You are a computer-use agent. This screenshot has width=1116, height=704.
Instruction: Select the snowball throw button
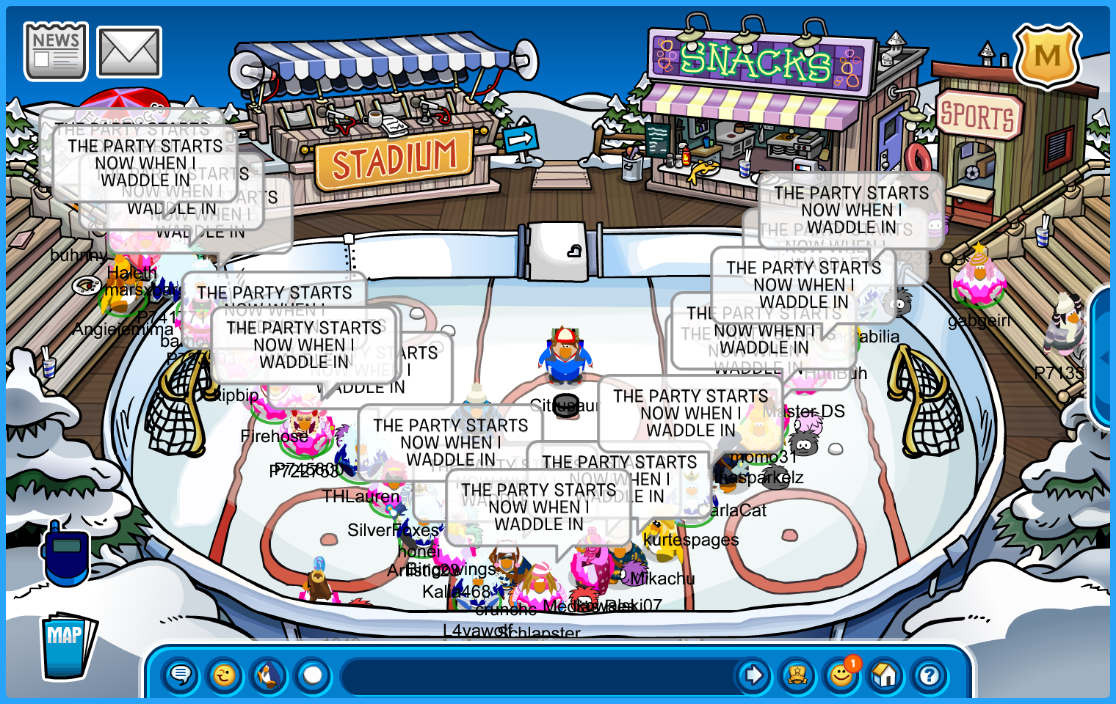(x=312, y=676)
